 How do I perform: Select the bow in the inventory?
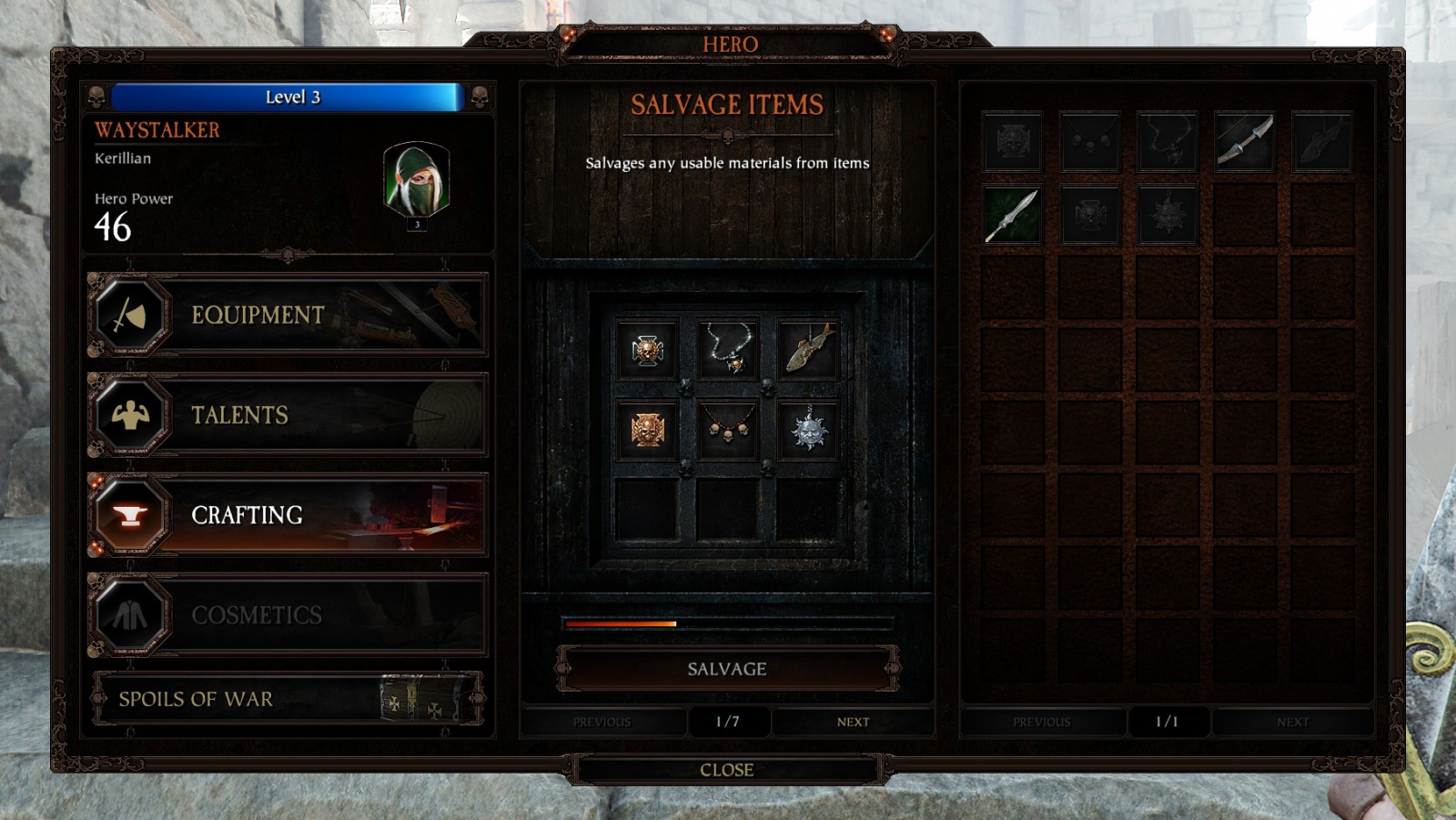pyautogui.click(x=1245, y=141)
